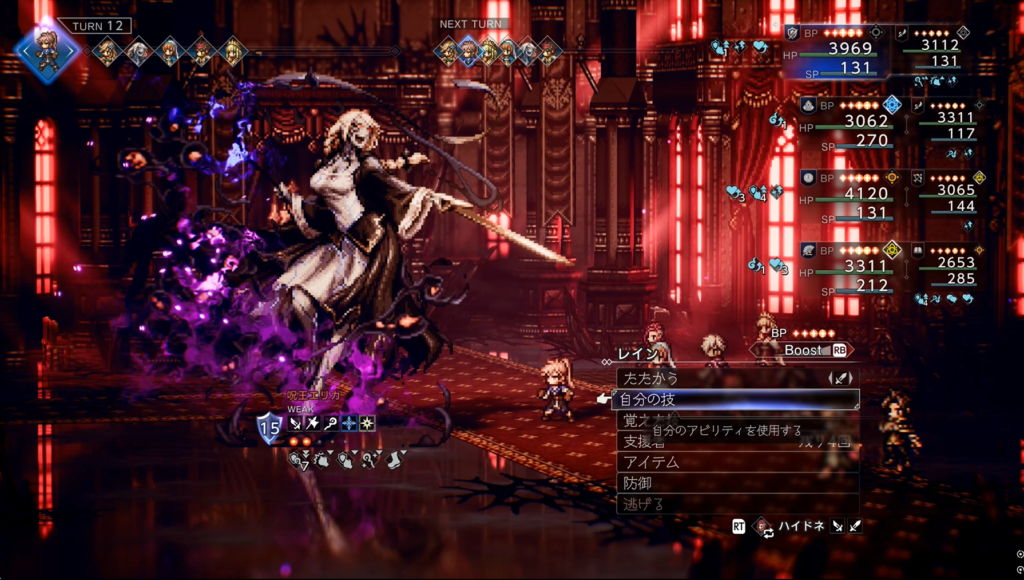Select the 防御 defend command
The image size is (1024, 580).
[x=636, y=483]
